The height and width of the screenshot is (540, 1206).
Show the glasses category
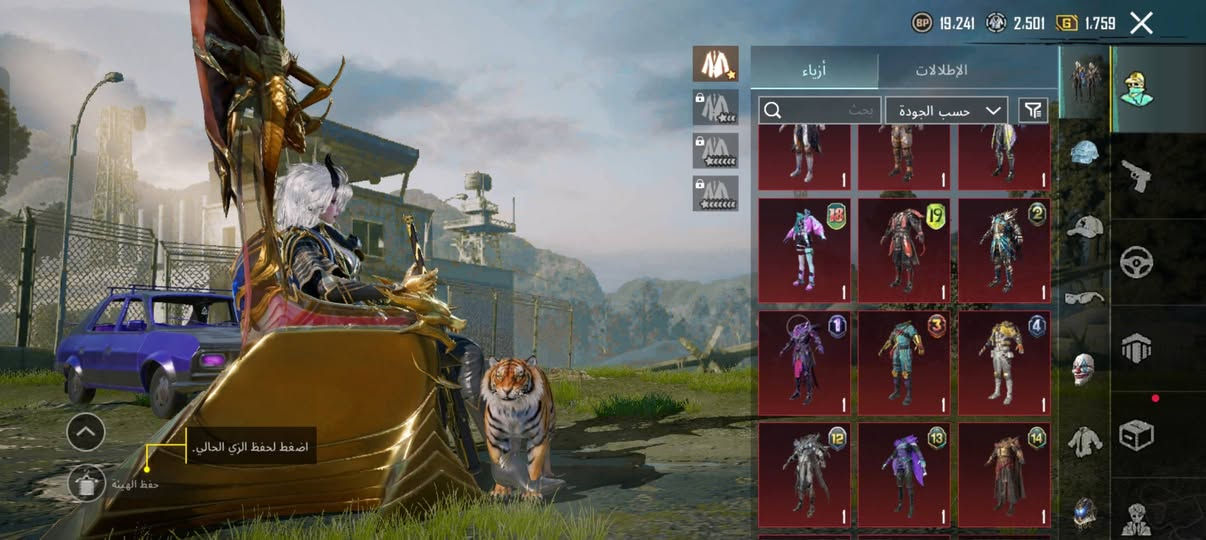[1084, 297]
